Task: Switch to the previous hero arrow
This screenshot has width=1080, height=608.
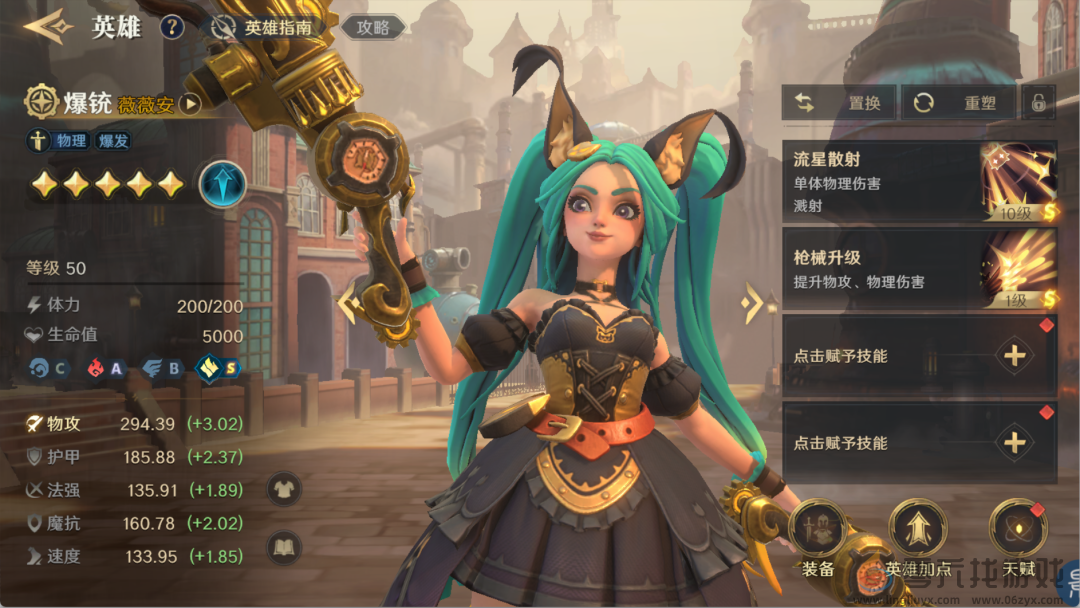Action: [347, 303]
